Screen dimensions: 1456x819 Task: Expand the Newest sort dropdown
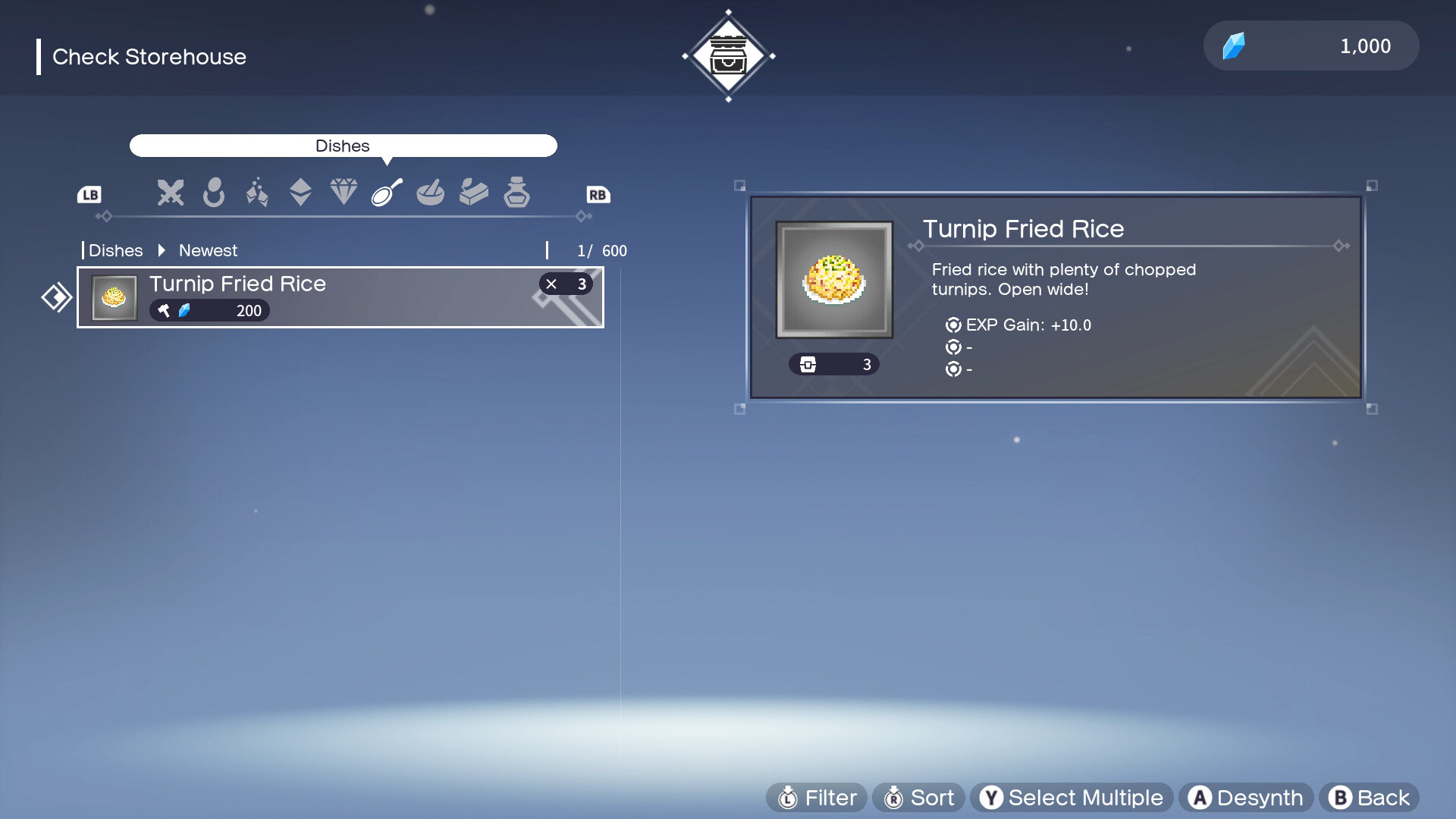(x=208, y=250)
